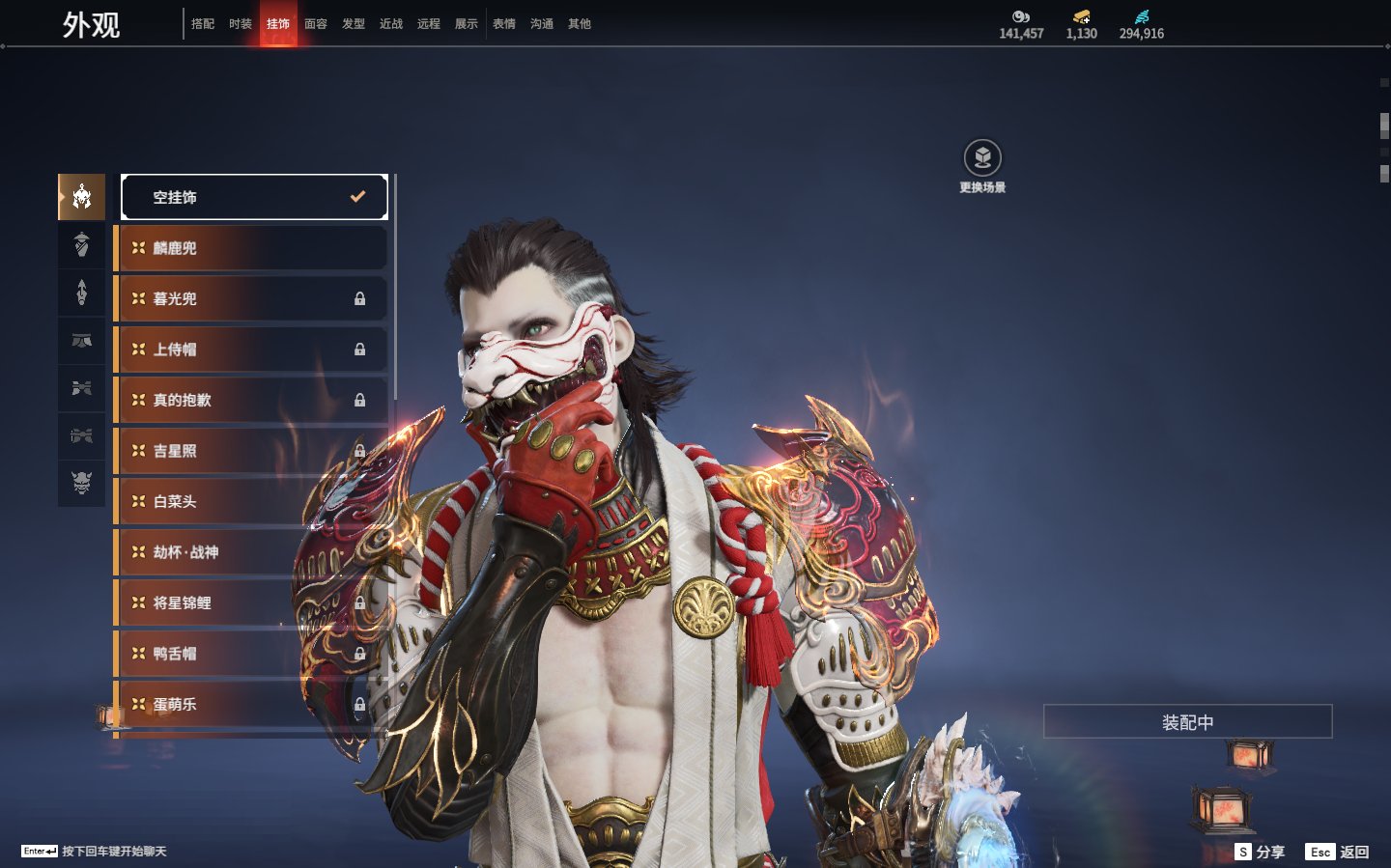1391x868 pixels.
Task: Choose the 真的抱歉 accessory
Action: (251, 400)
